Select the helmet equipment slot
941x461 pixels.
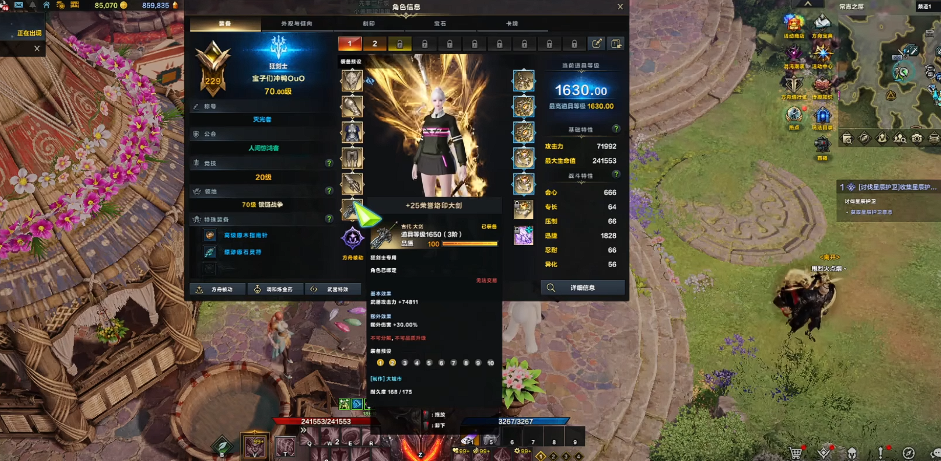coord(351,81)
